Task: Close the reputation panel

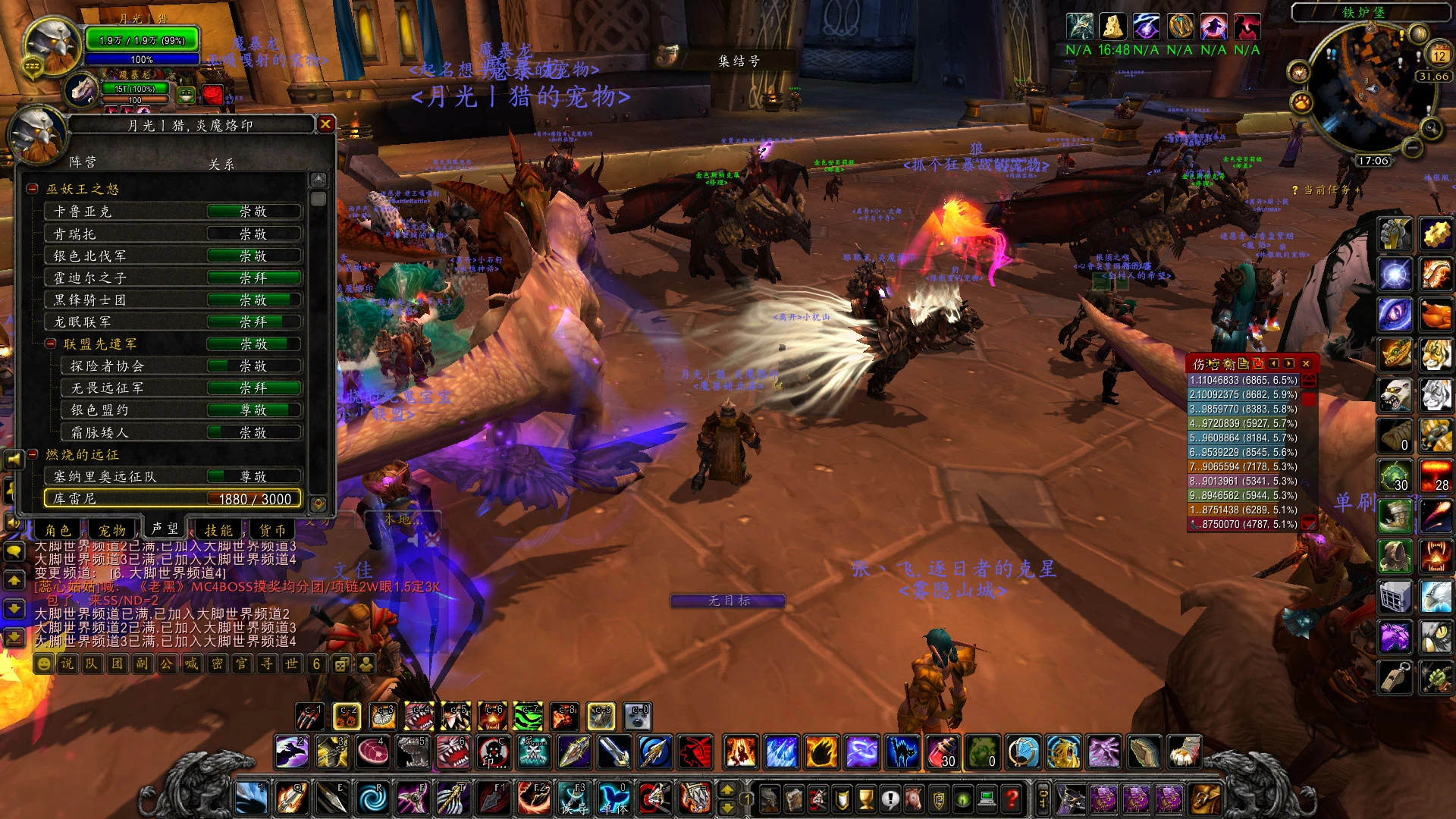Action: (325, 124)
